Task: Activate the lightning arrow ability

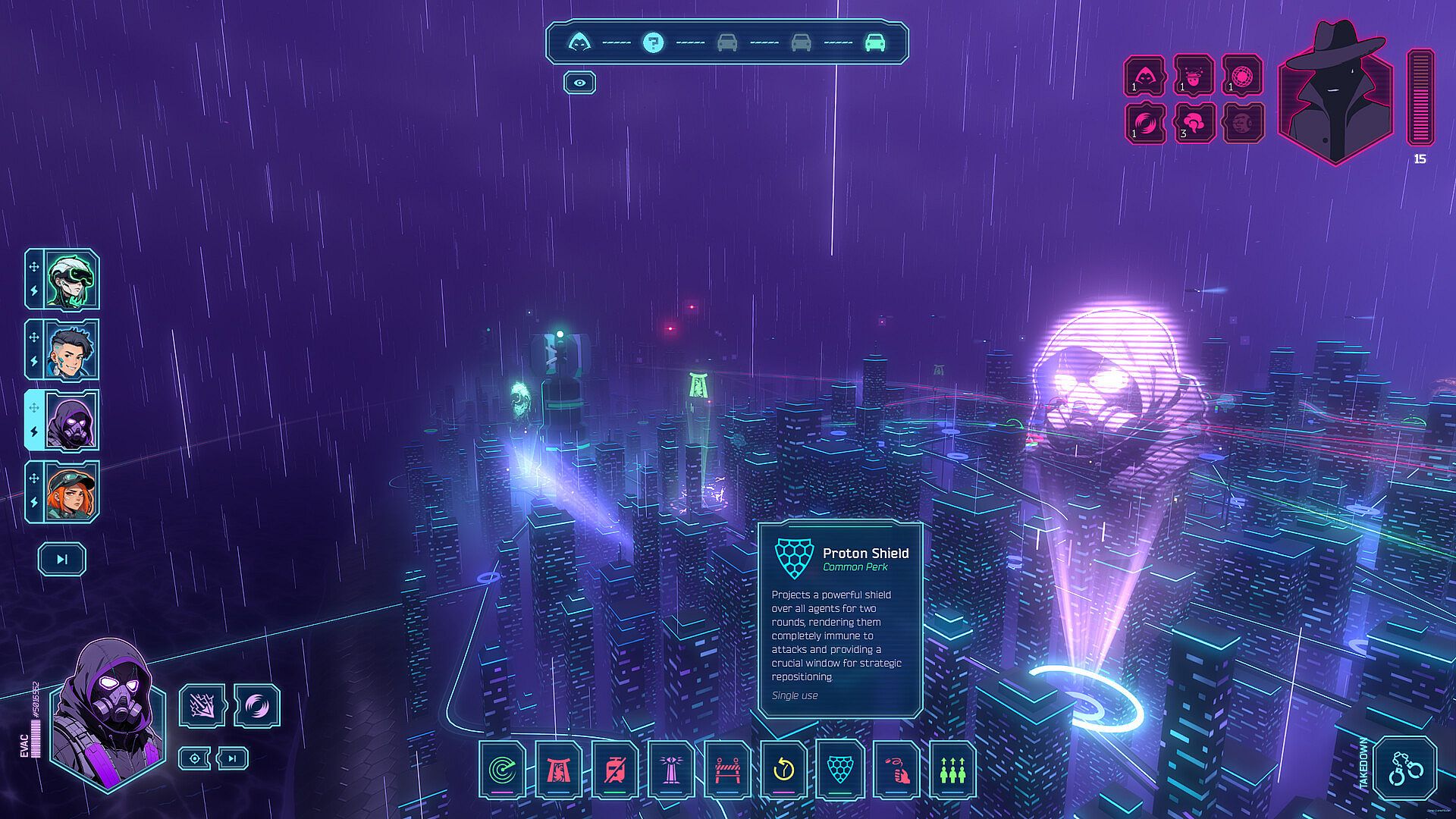Action: (202, 706)
